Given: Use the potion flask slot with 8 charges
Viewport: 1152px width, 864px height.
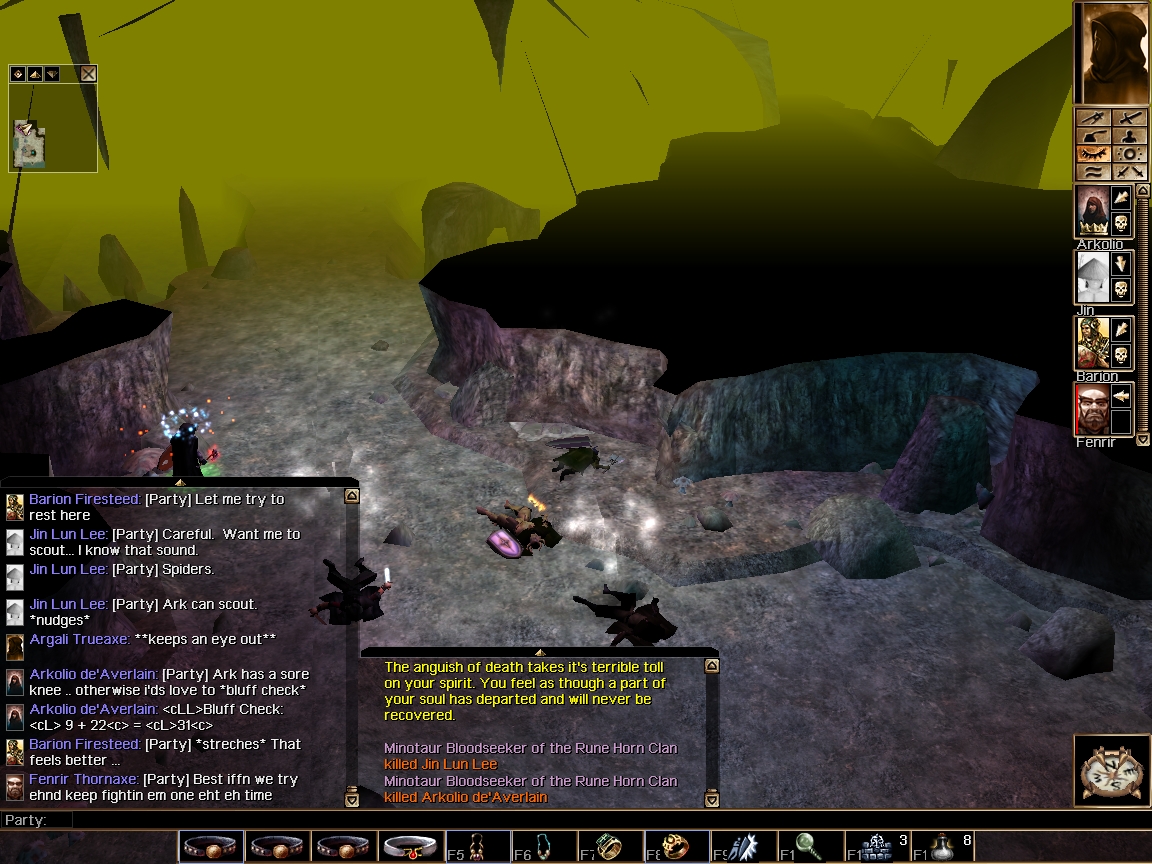Looking at the screenshot, I should 944,847.
